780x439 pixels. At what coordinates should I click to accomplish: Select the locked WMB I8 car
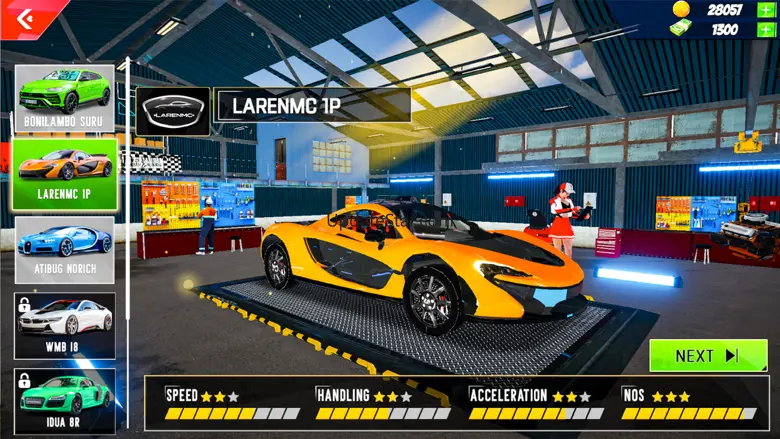click(64, 325)
